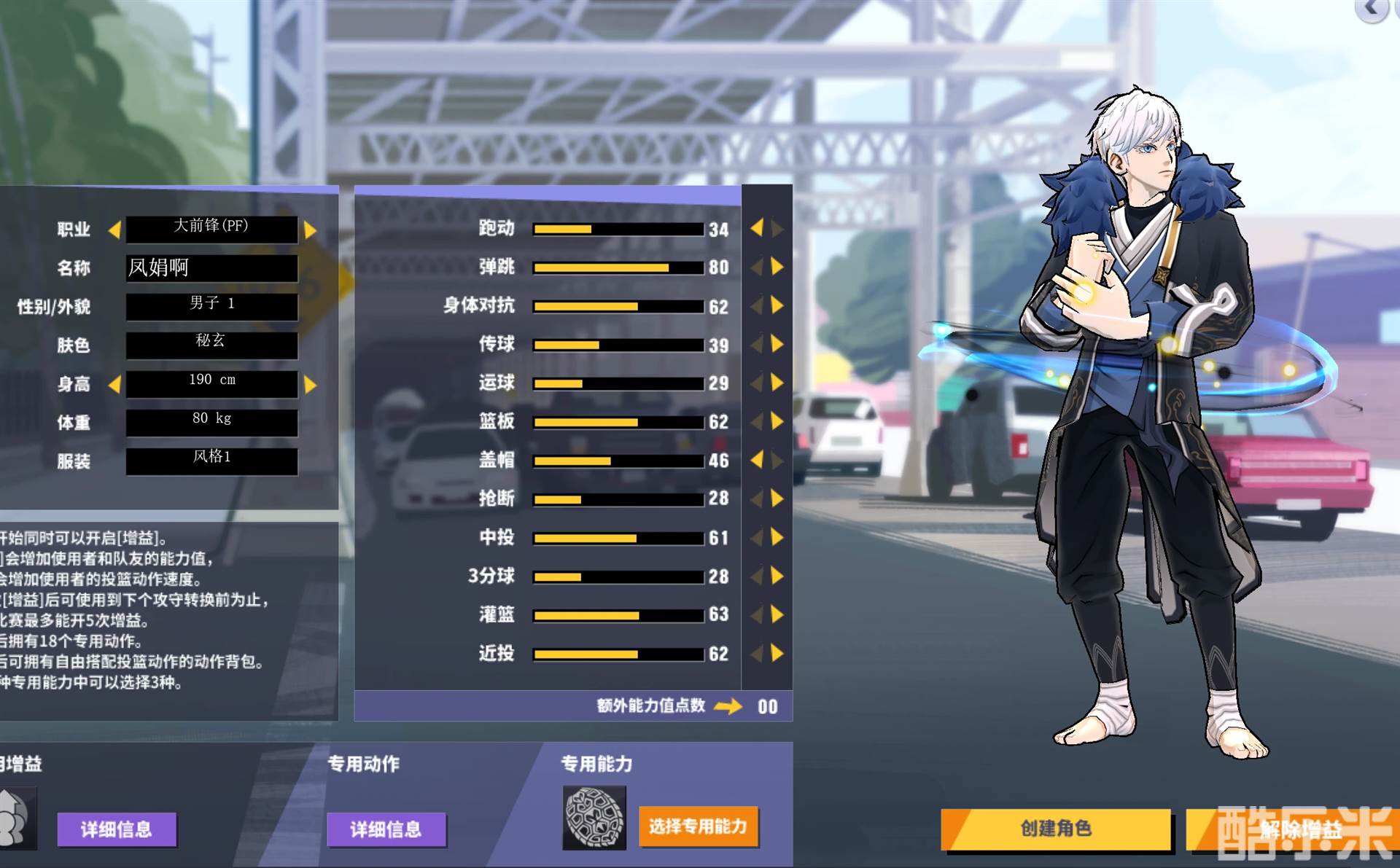
Task: Raise the 灌篮 dunk stat
Action: 777,614
